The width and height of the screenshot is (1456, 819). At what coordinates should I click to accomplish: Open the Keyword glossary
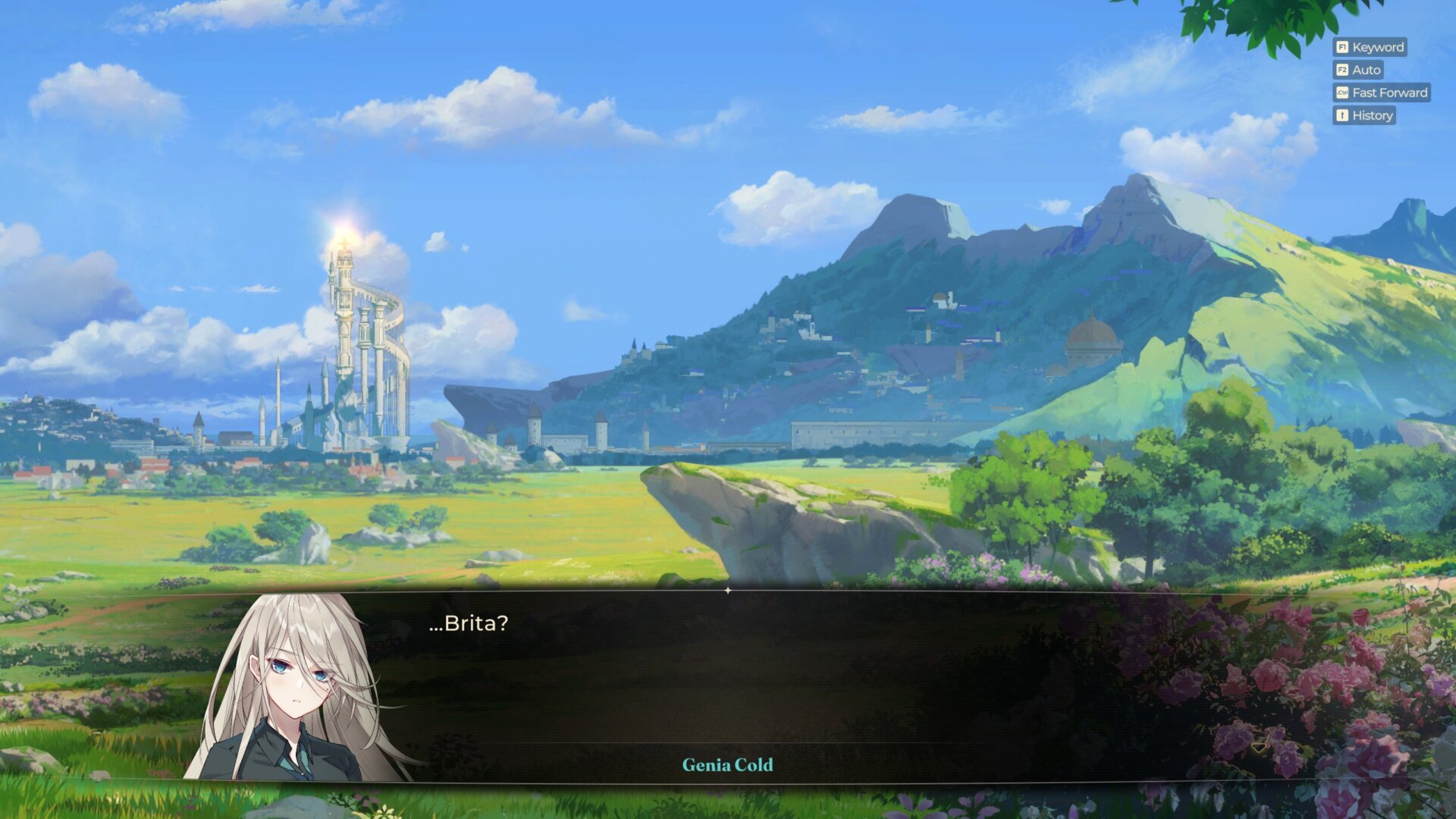point(1370,47)
